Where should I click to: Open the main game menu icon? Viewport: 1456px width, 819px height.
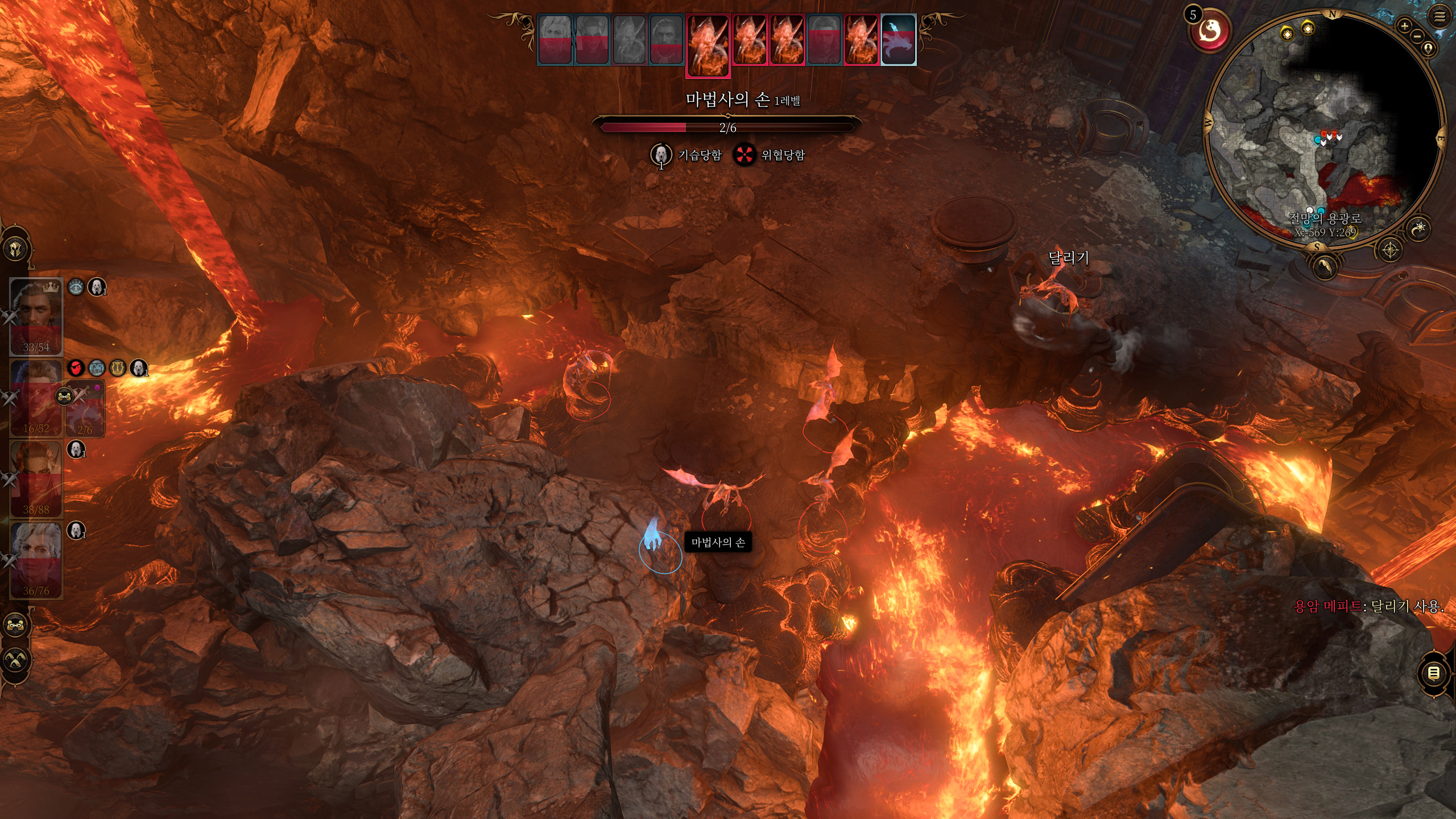point(1439,16)
